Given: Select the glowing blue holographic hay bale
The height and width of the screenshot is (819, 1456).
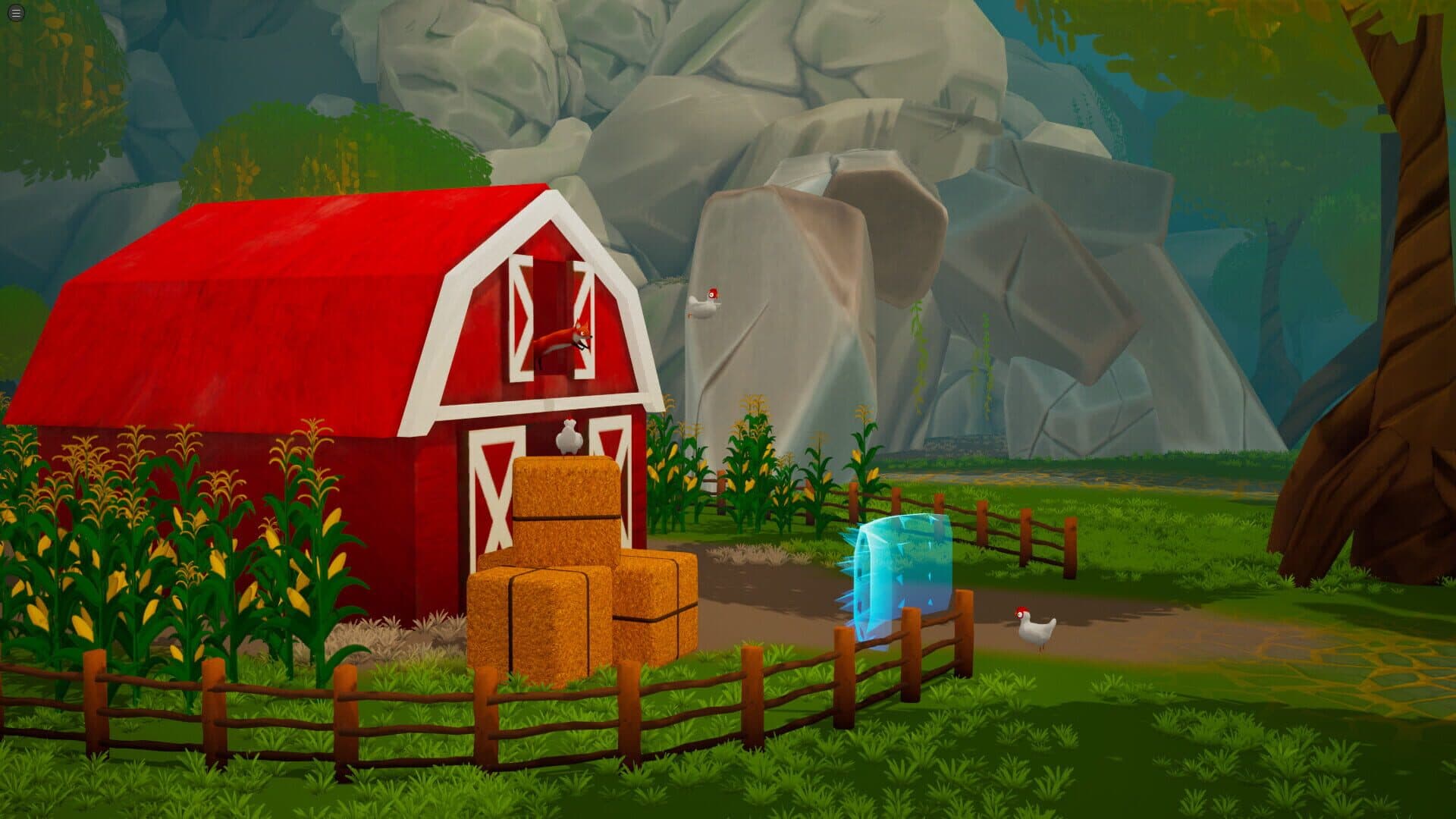Looking at the screenshot, I should (899, 573).
